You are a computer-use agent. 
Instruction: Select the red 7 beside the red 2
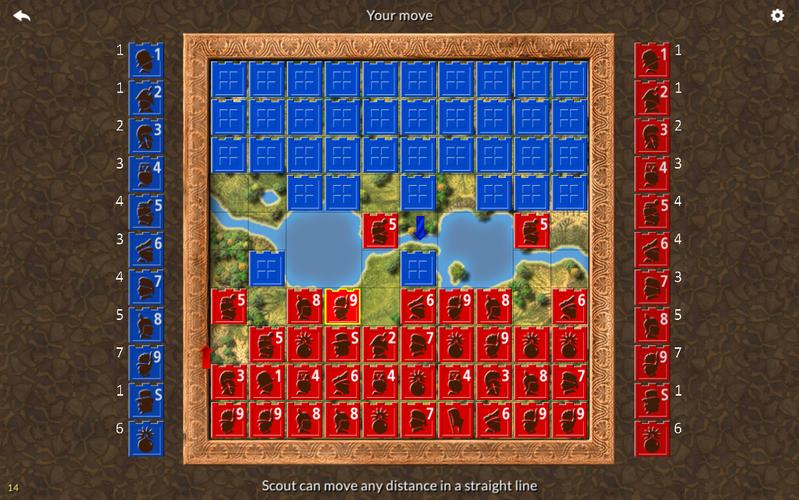(x=420, y=344)
